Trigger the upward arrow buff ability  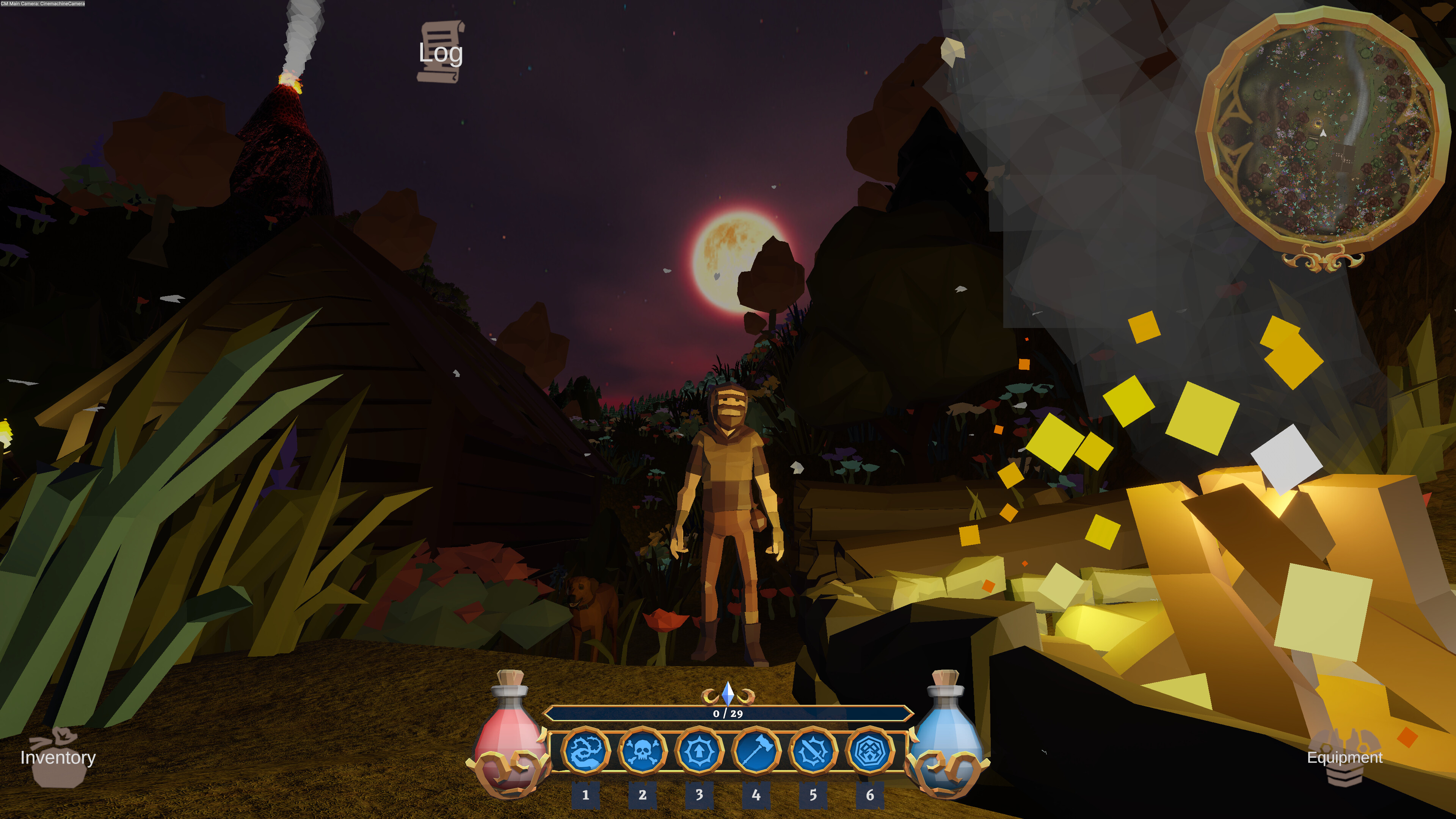coord(699,751)
